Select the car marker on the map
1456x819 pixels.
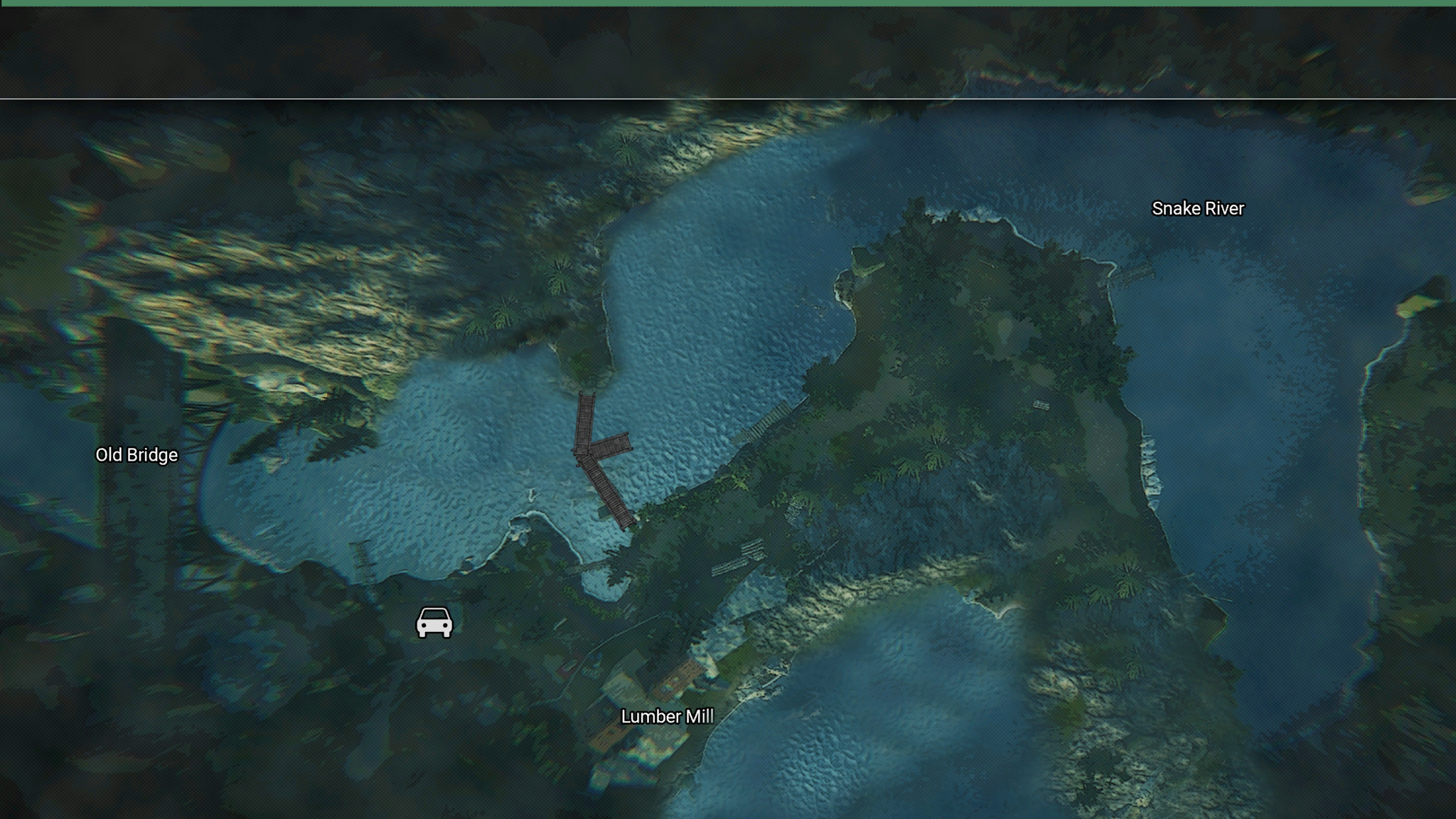434,623
